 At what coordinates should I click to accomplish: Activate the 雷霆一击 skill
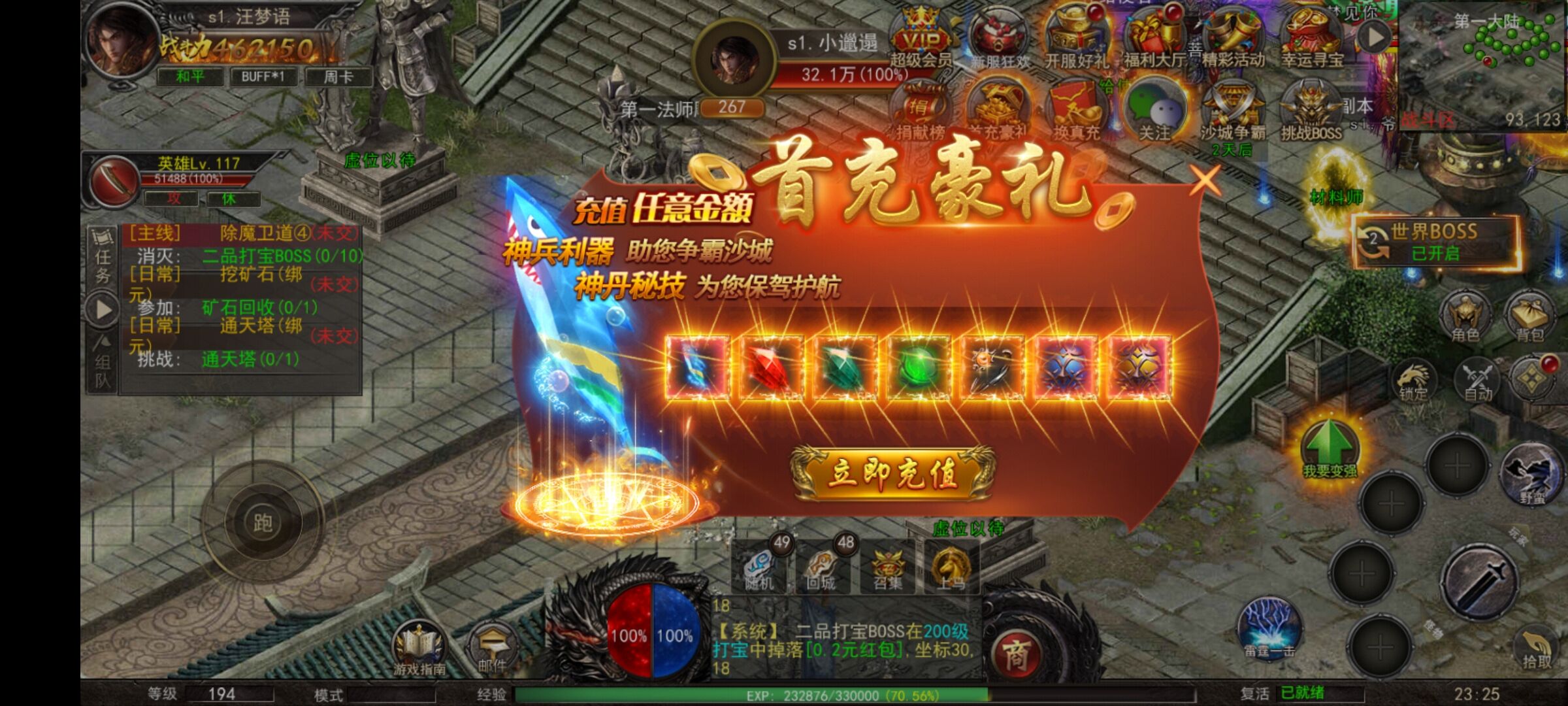tap(1269, 628)
